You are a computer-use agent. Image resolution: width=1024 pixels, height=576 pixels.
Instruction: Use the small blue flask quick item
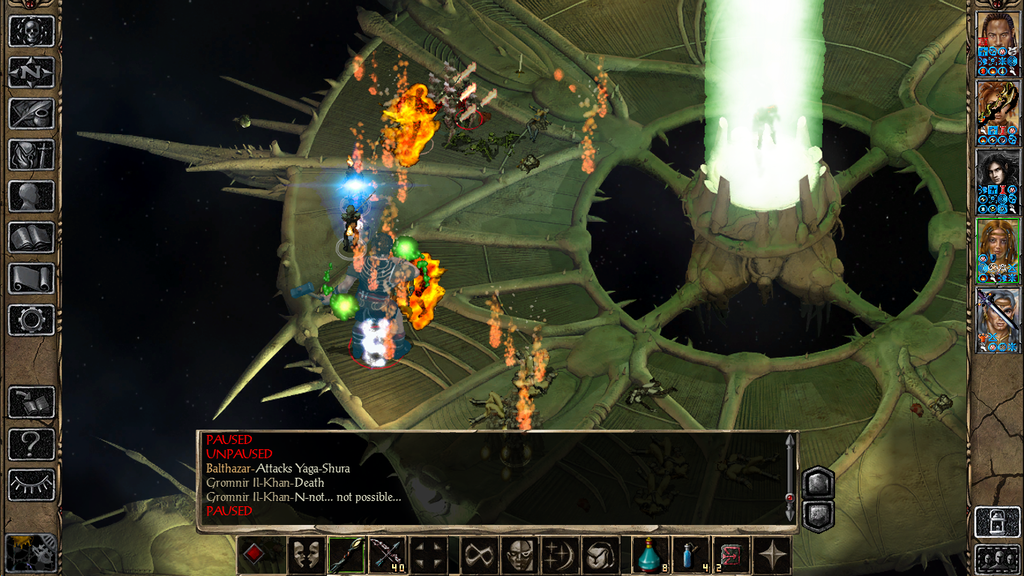click(x=691, y=555)
